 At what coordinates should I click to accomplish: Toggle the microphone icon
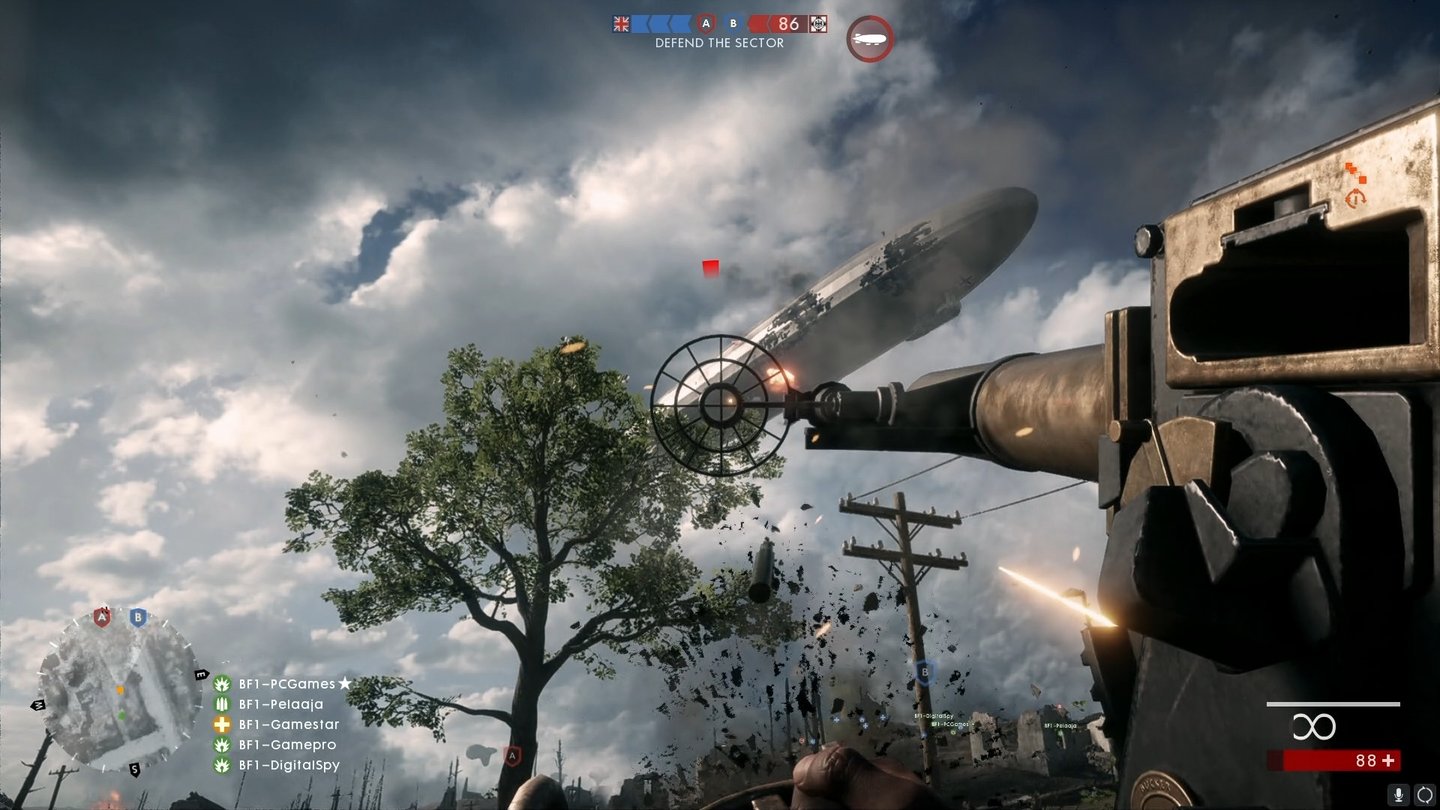click(x=1398, y=794)
